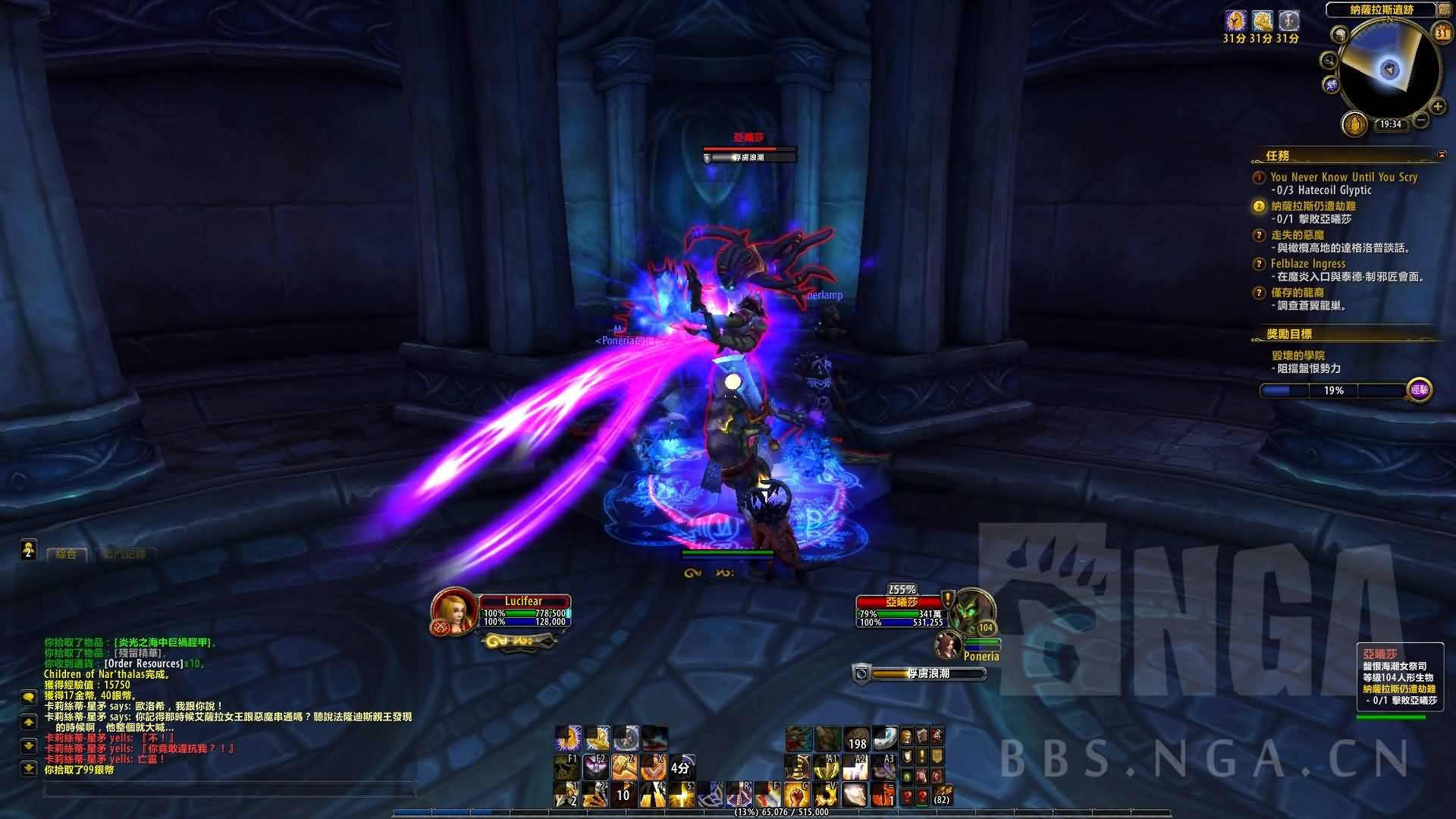Image resolution: width=1456 pixels, height=819 pixels.
Task: Open the backpack showing 82 free slots
Action: [x=941, y=795]
